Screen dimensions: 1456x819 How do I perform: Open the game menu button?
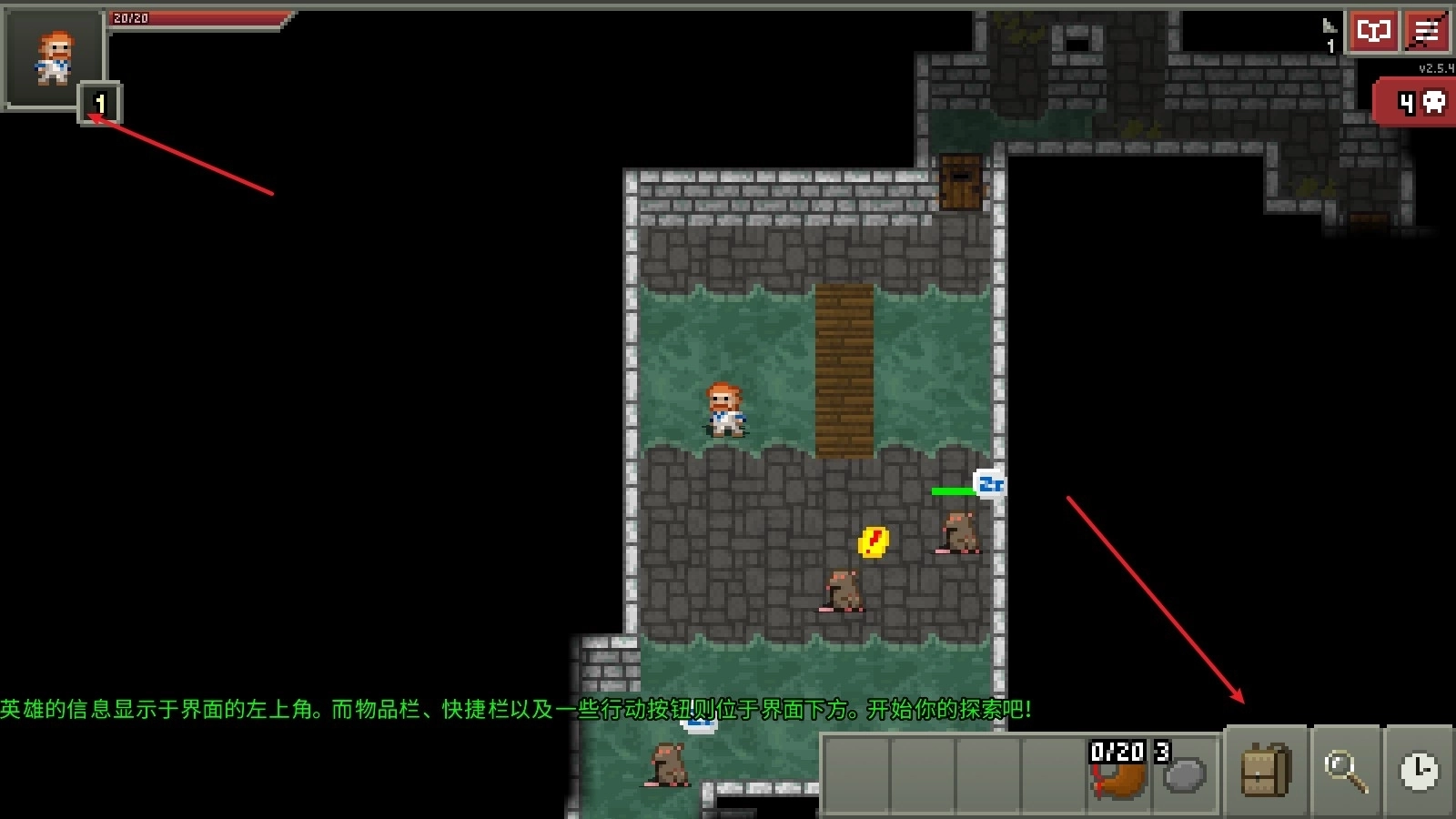pos(1427,32)
